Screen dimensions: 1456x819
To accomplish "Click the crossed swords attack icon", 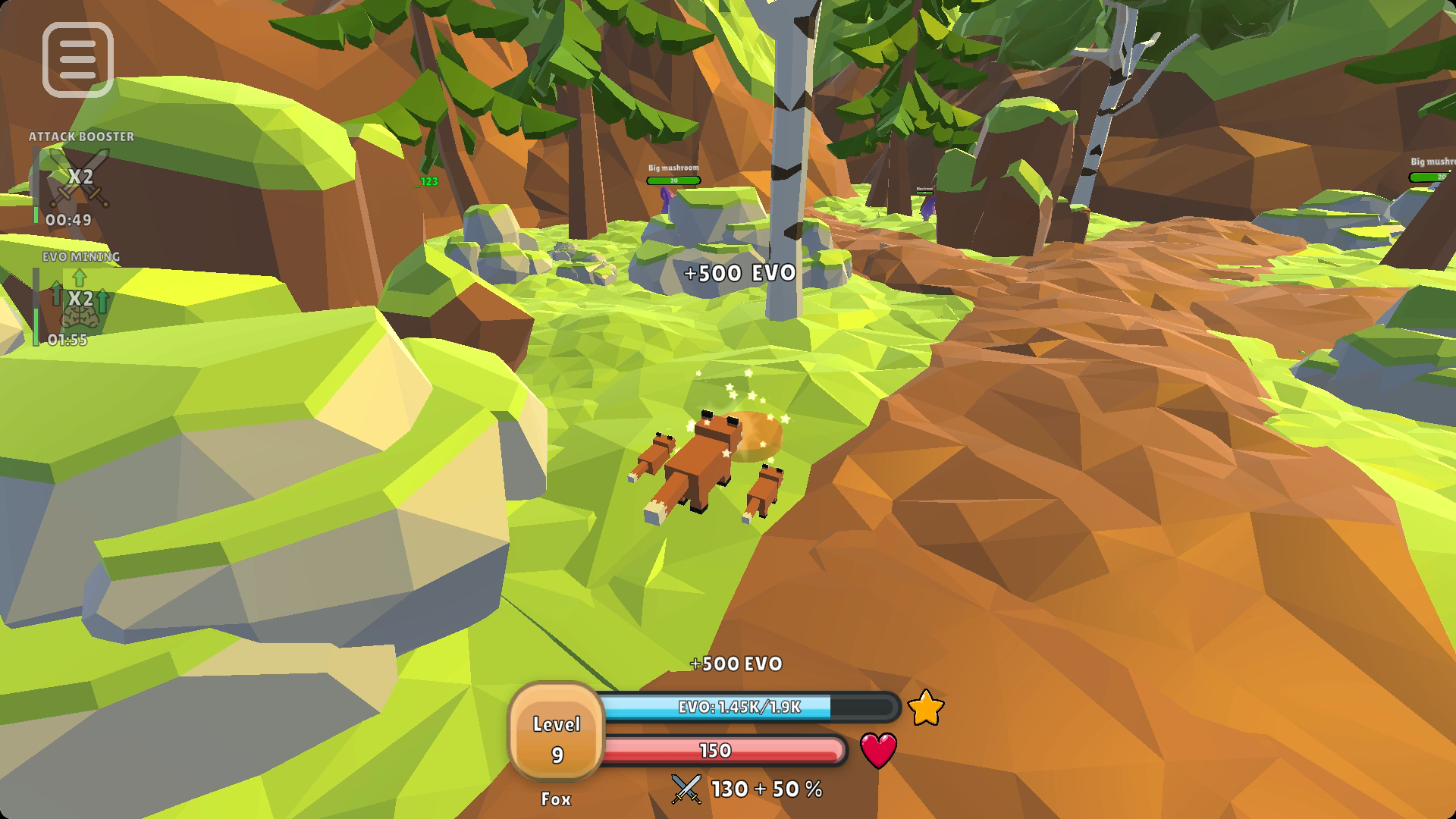I will pyautogui.click(x=686, y=789).
